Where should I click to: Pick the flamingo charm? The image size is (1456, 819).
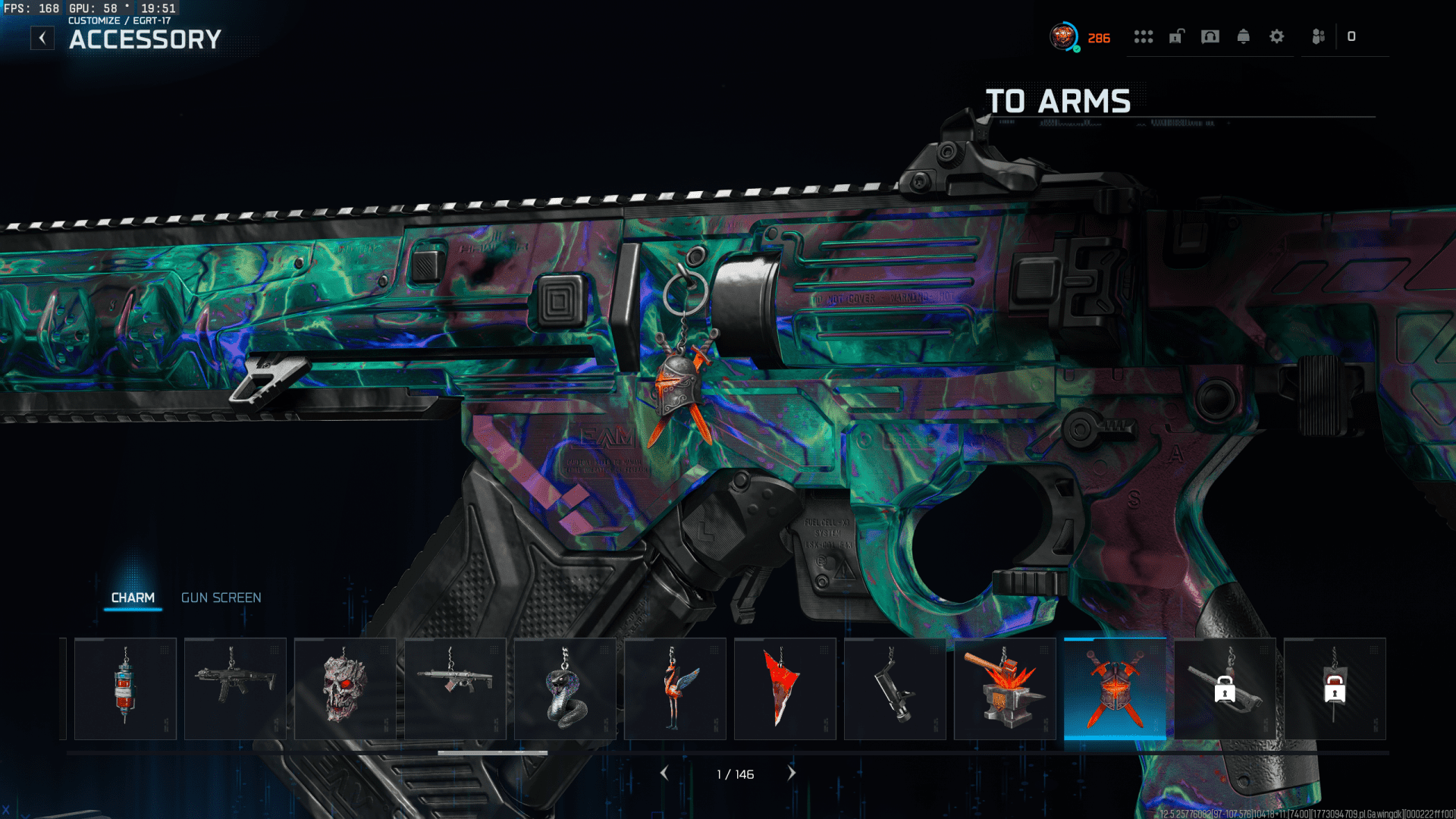pyautogui.click(x=675, y=689)
